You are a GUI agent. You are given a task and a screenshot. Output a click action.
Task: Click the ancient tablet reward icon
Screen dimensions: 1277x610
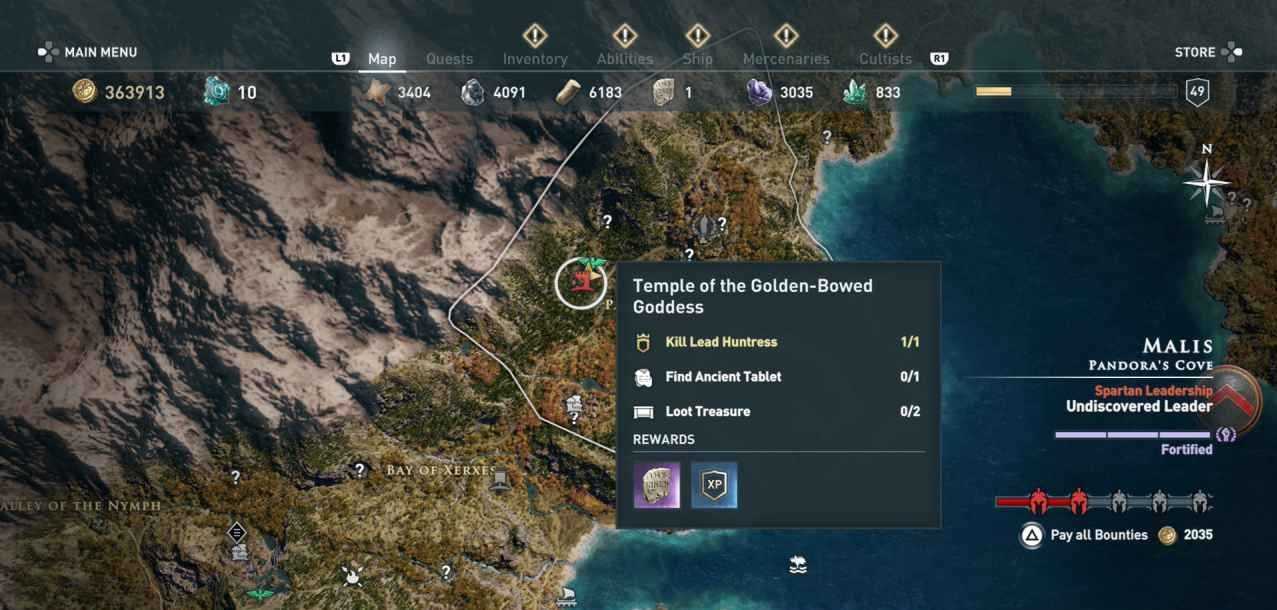tap(657, 485)
